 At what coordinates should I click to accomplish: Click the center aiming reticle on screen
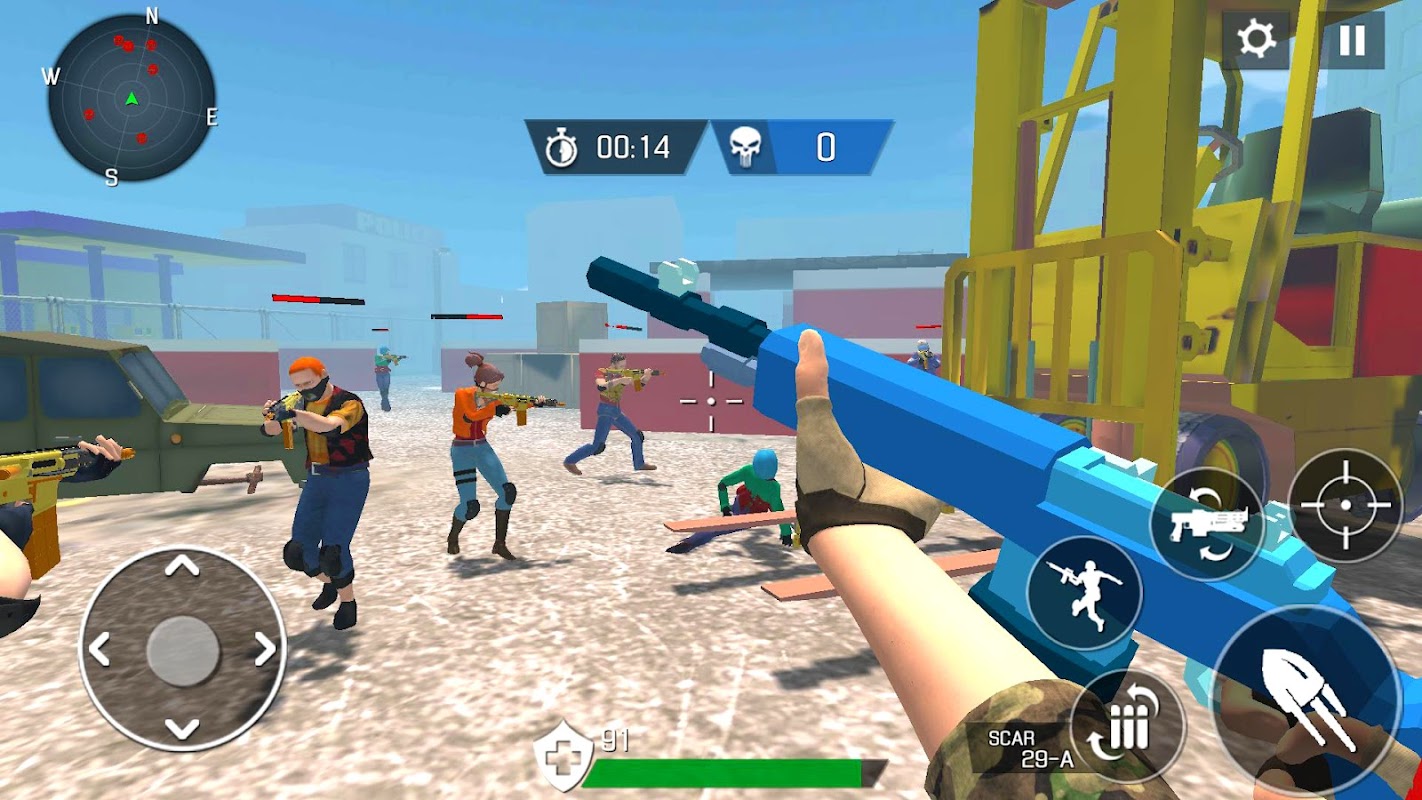click(x=710, y=400)
